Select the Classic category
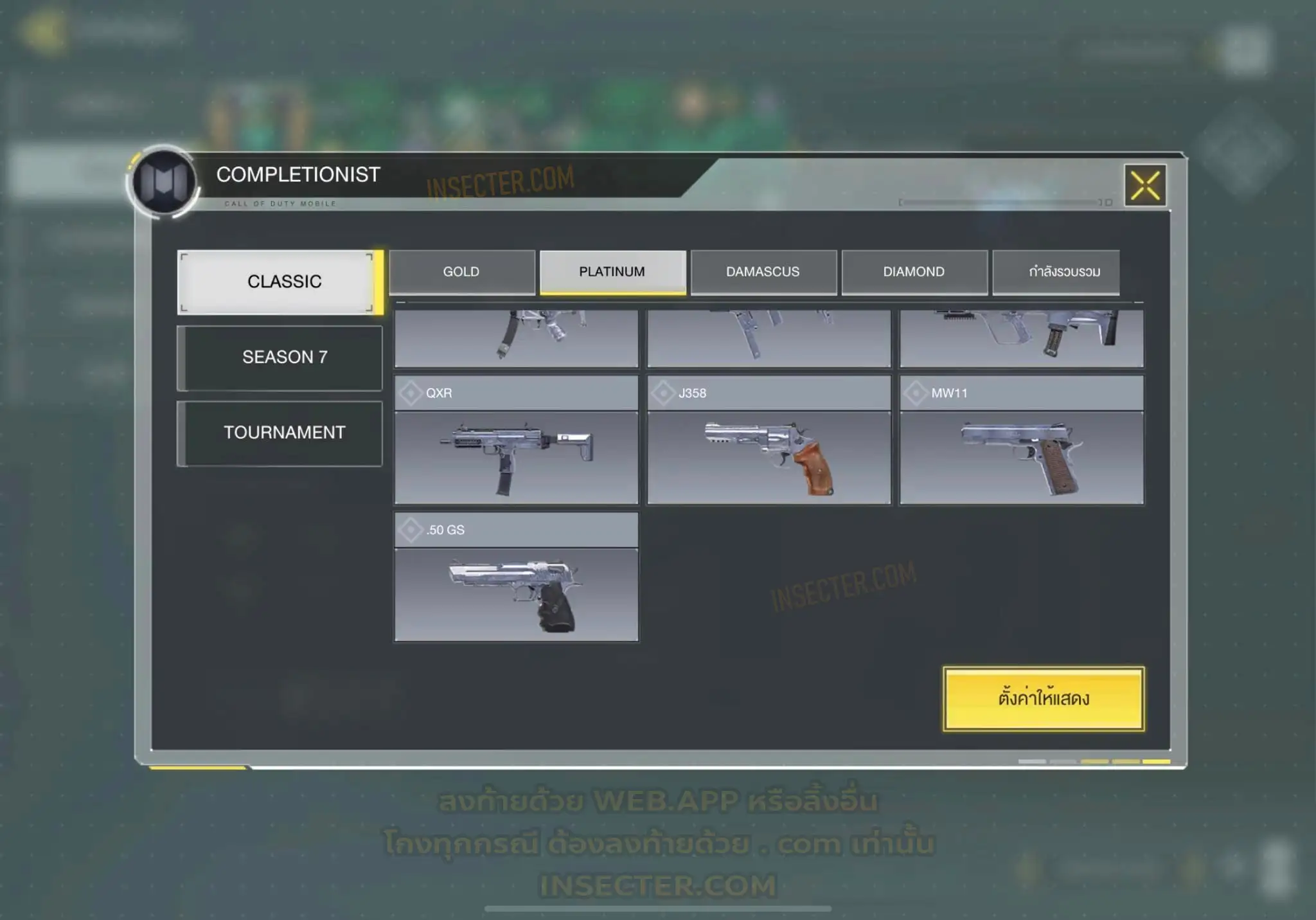Image resolution: width=1316 pixels, height=920 pixels. click(280, 282)
